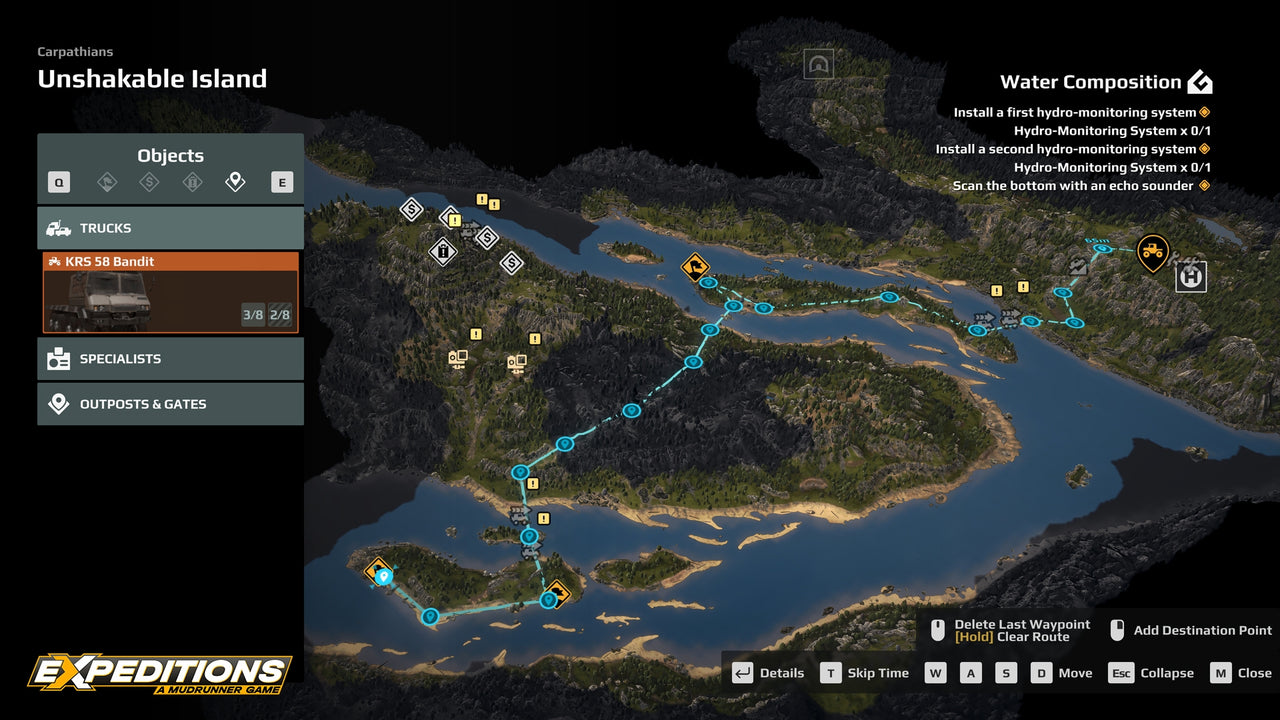This screenshot has width=1280, height=720.
Task: Open the garage H icon on the map
Action: tap(1190, 277)
